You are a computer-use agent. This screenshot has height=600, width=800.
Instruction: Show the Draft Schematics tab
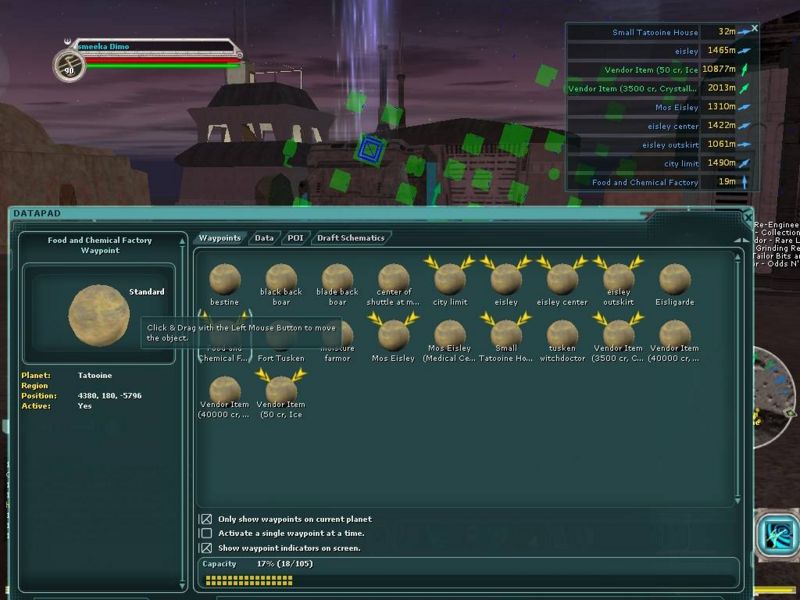pos(349,238)
